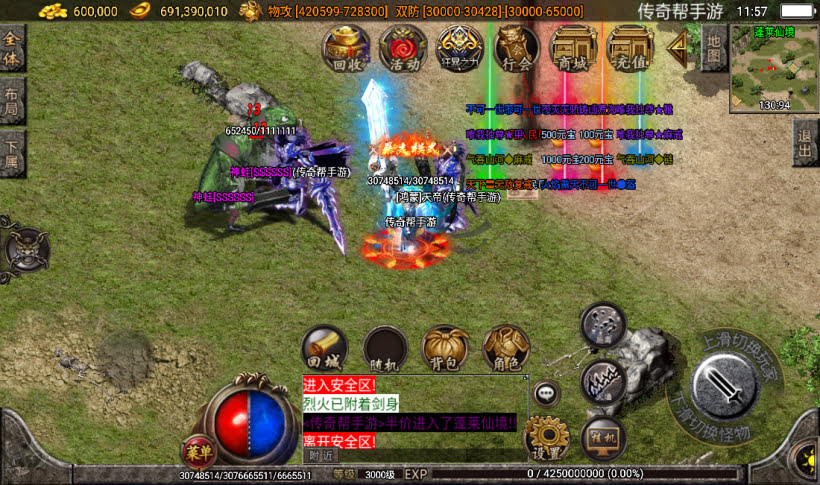This screenshot has width=820, height=485.
Task: Open the 回收 recycle menu
Action: tap(345, 48)
